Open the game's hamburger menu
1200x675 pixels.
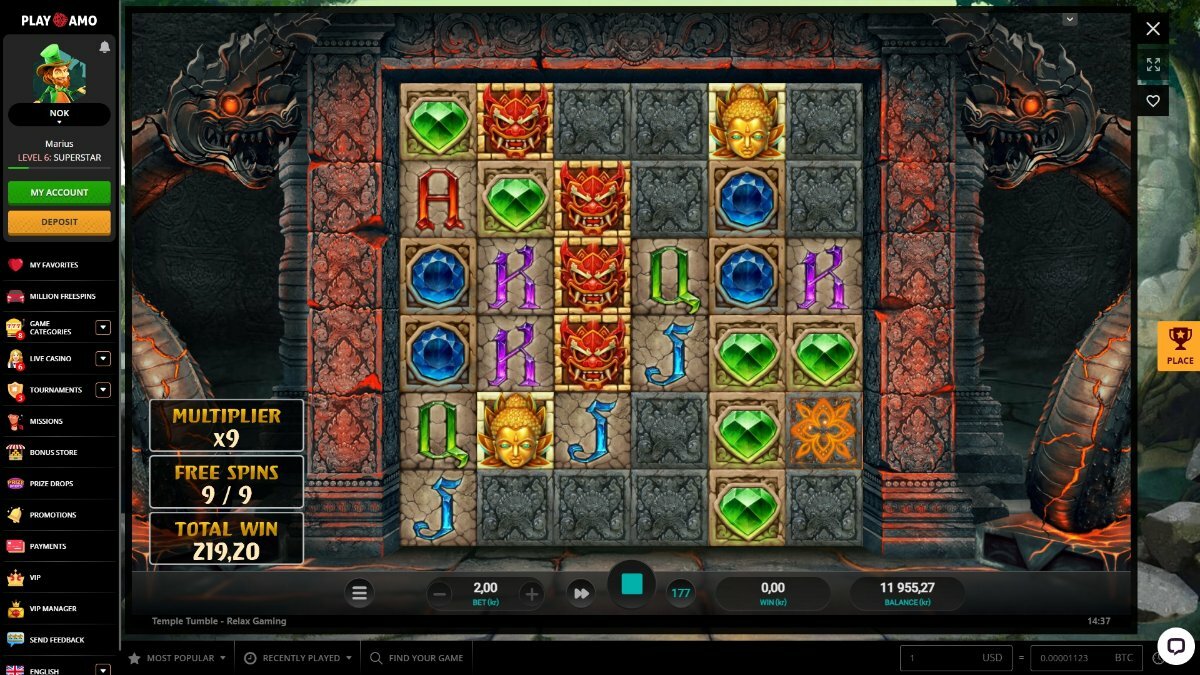tap(360, 593)
